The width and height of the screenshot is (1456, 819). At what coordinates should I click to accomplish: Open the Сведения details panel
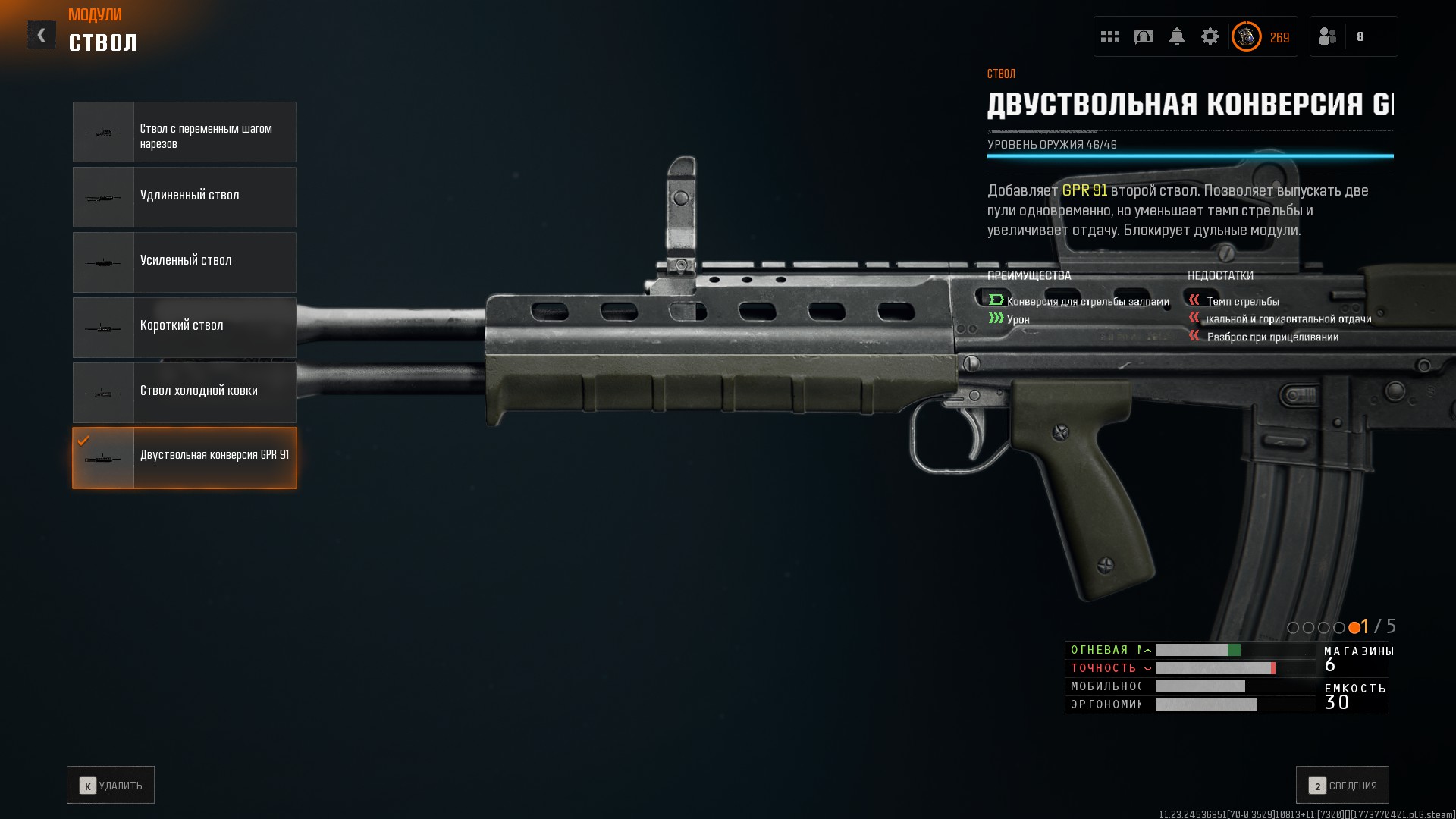[1342, 785]
